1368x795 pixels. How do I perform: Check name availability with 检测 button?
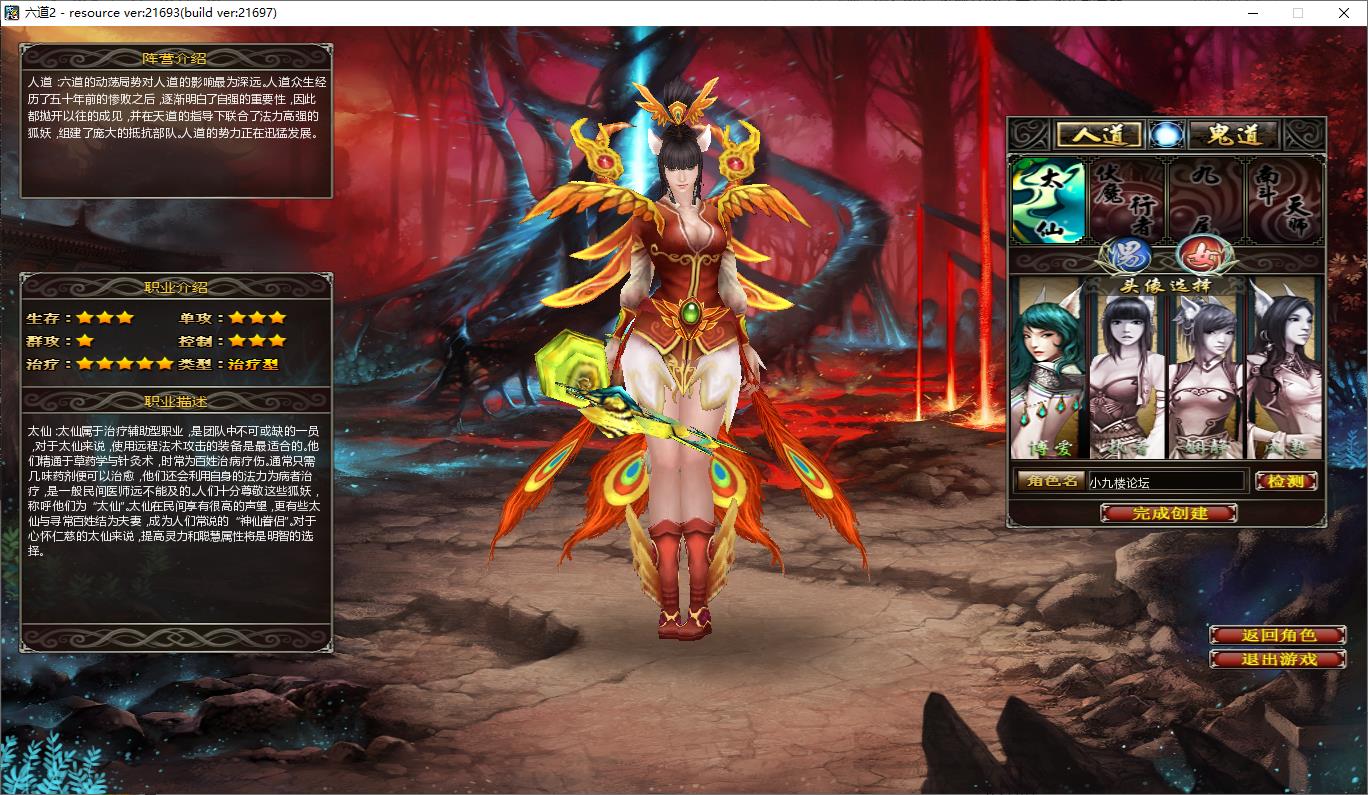1285,482
